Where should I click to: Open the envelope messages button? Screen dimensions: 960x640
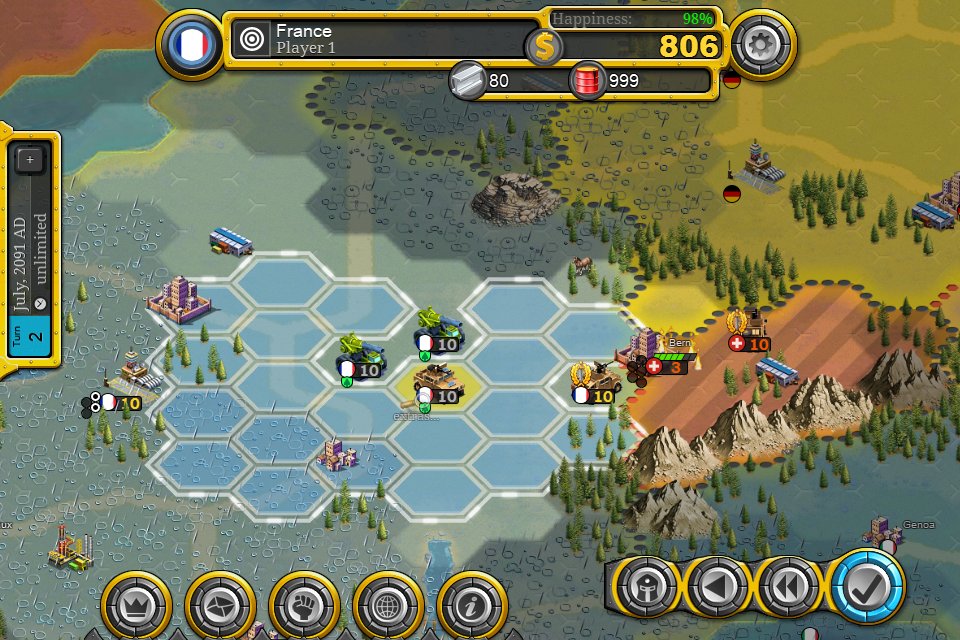click(218, 604)
